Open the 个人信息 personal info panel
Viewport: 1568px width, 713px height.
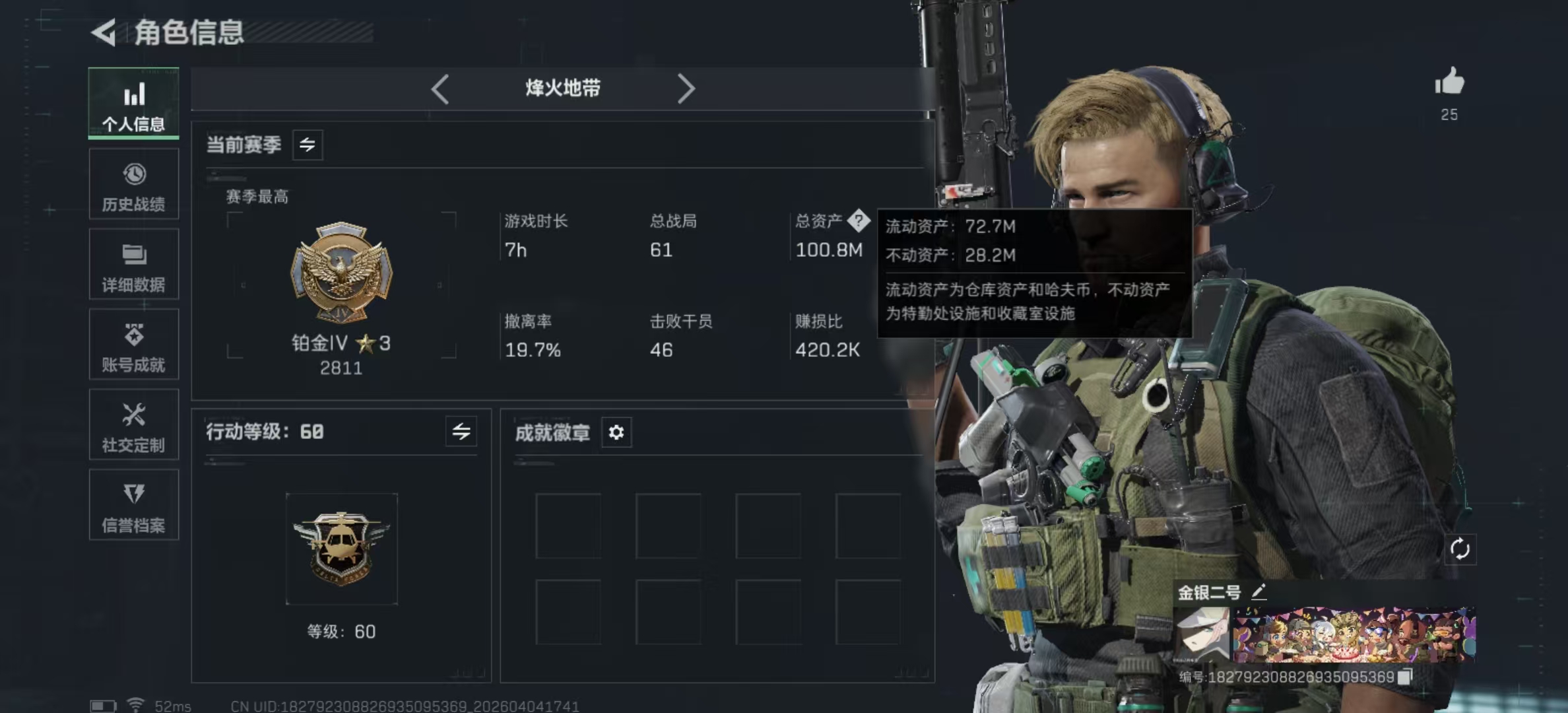click(134, 106)
